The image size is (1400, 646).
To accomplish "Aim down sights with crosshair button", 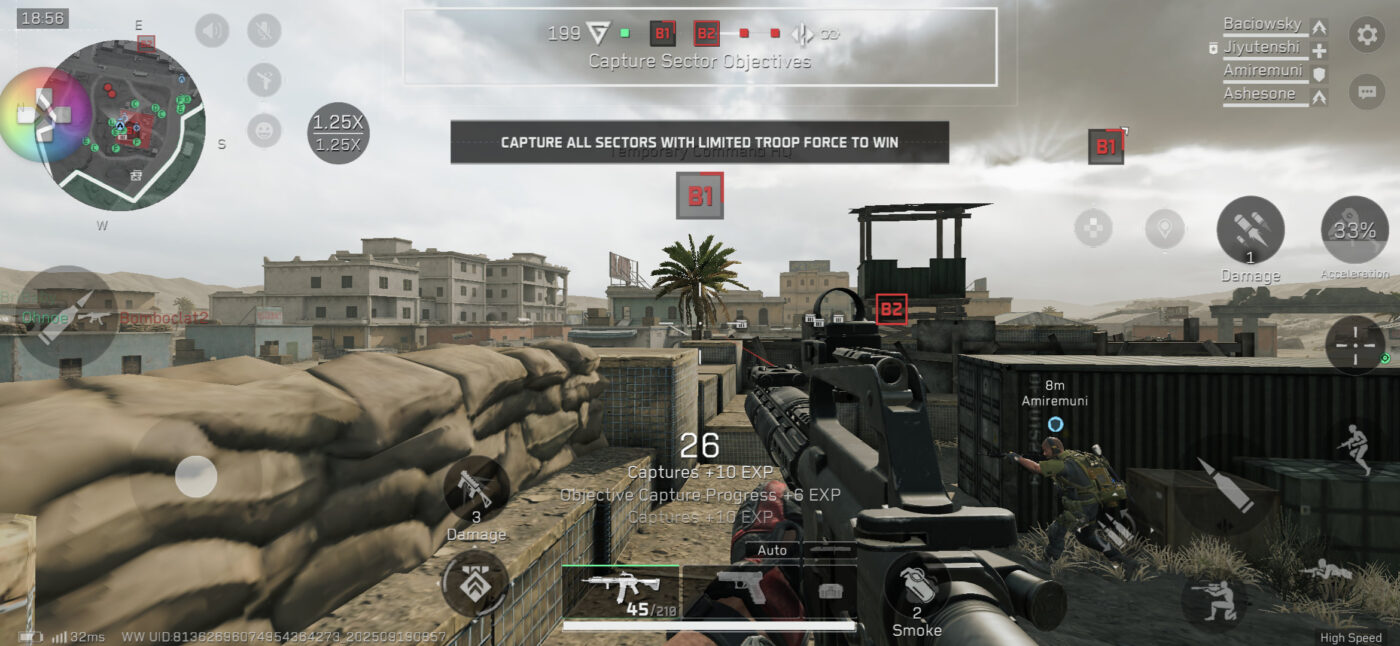I will 1355,345.
